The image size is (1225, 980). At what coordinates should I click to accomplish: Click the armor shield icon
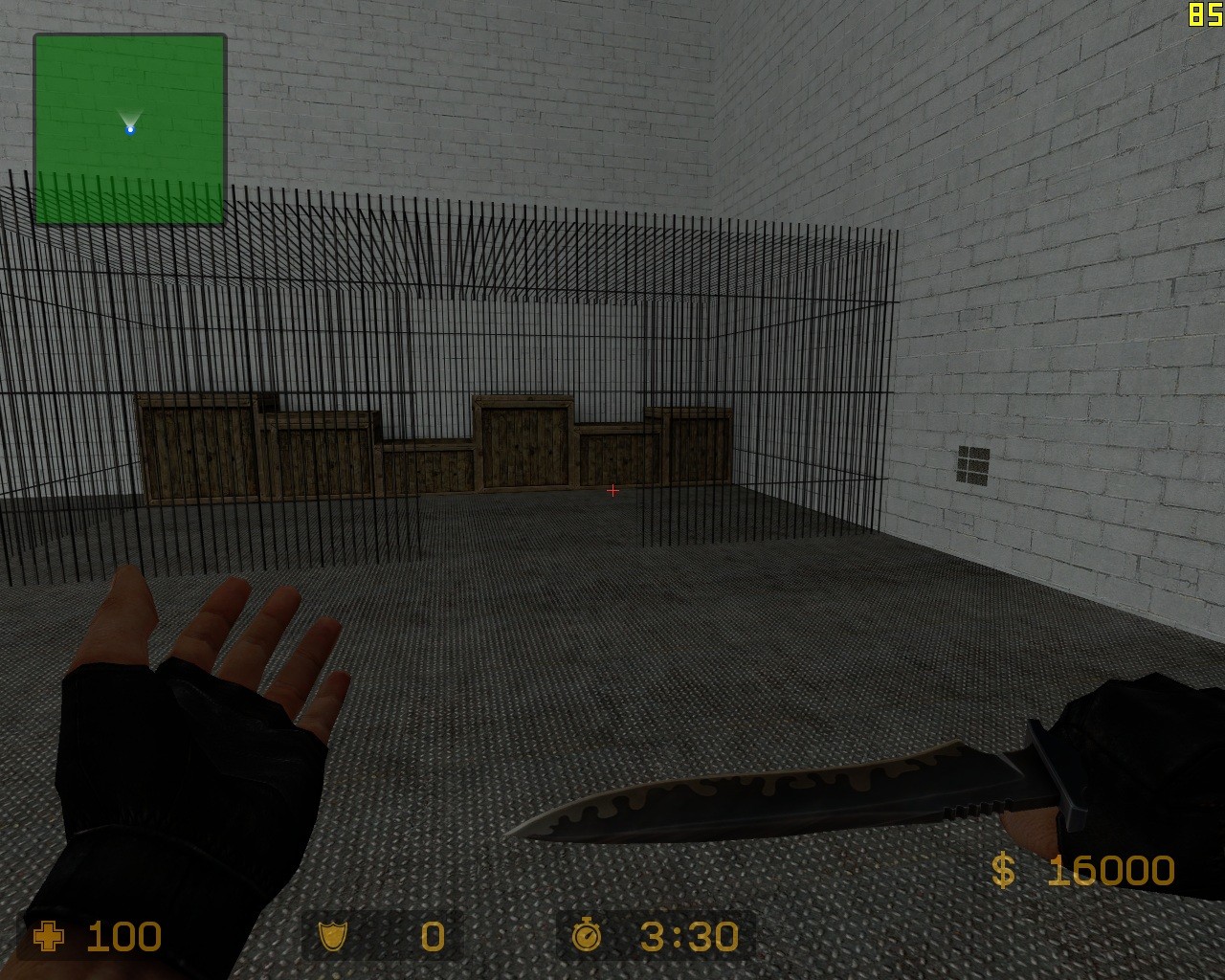334,938
